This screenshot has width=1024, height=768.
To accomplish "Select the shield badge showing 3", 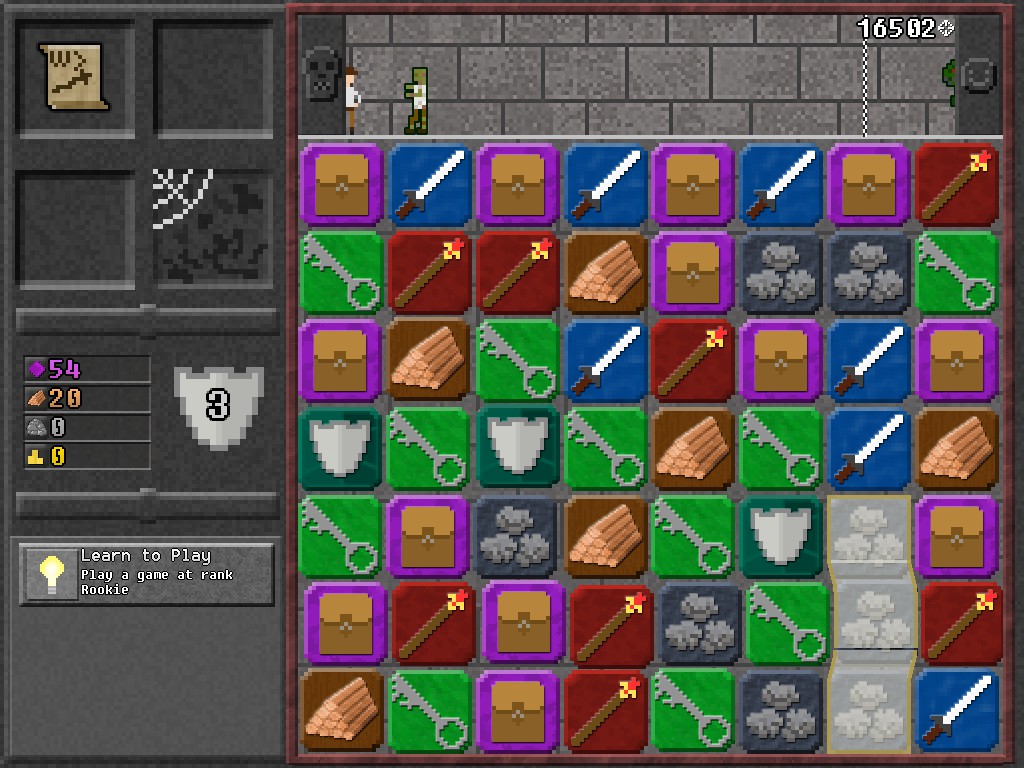I will pos(218,403).
